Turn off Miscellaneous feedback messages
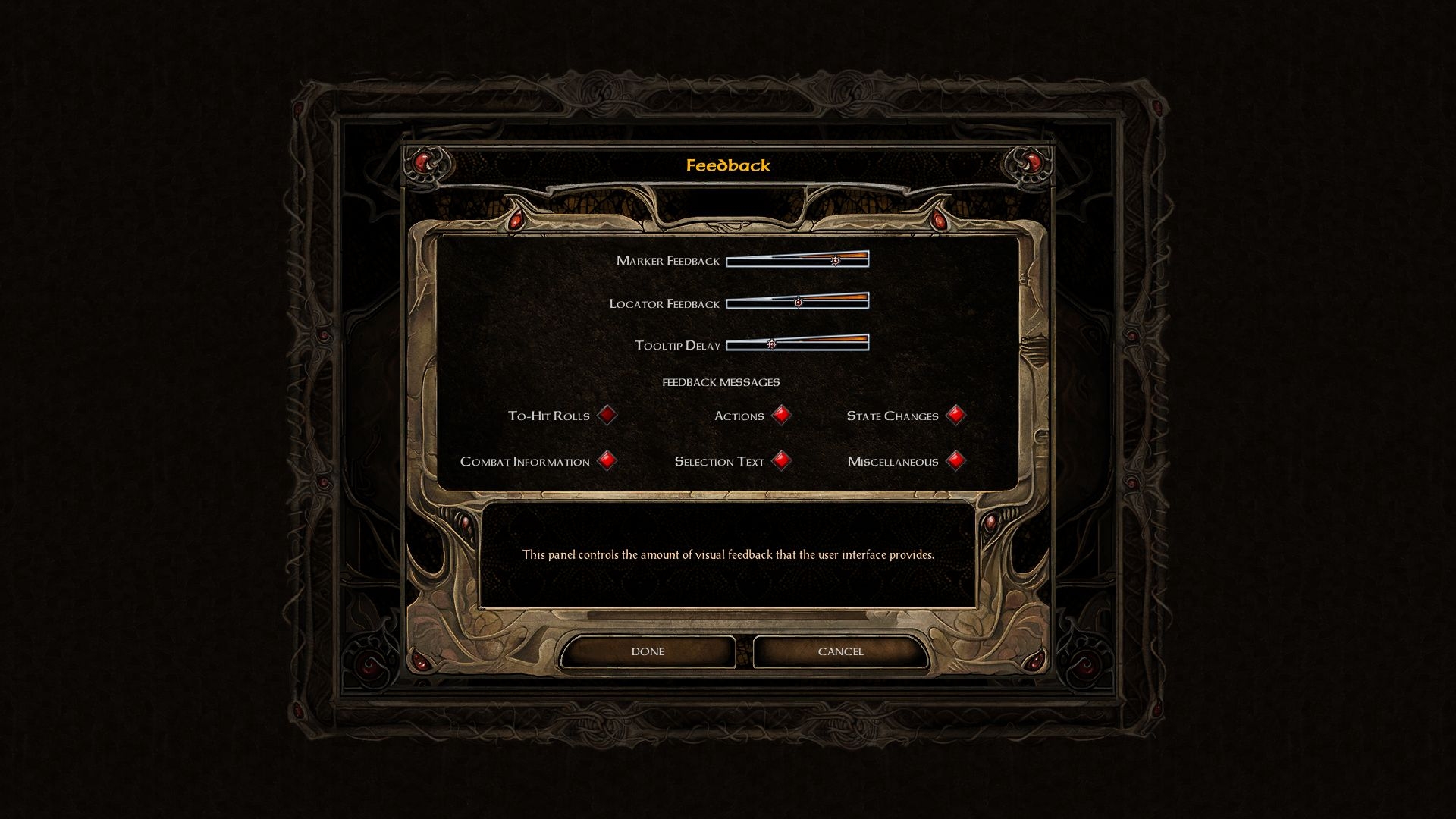Screen dimensions: 1456x819 pos(955,460)
